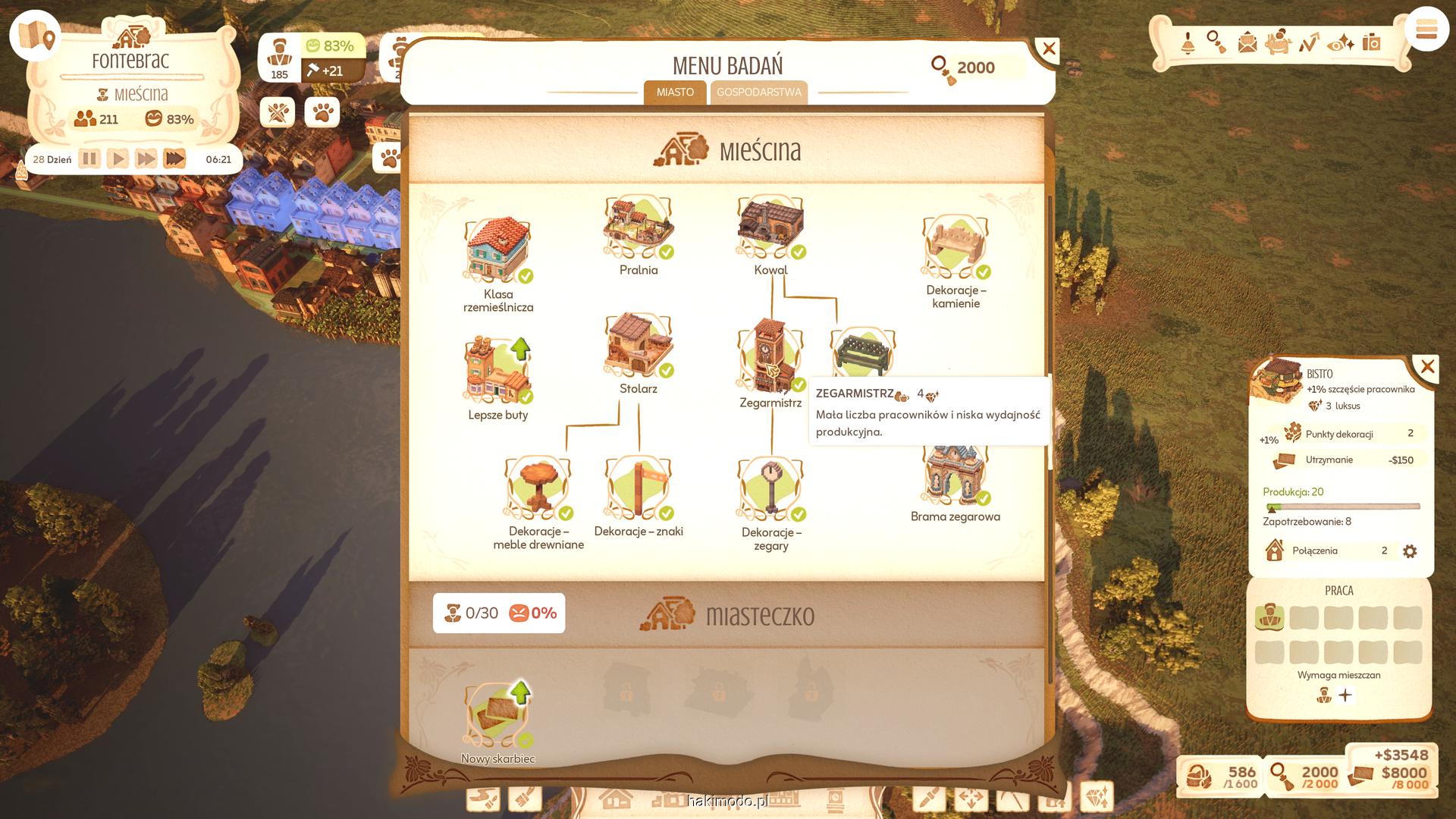This screenshot has height=819, width=1456.
Task: Open the map with location pin
Action: tap(36, 36)
